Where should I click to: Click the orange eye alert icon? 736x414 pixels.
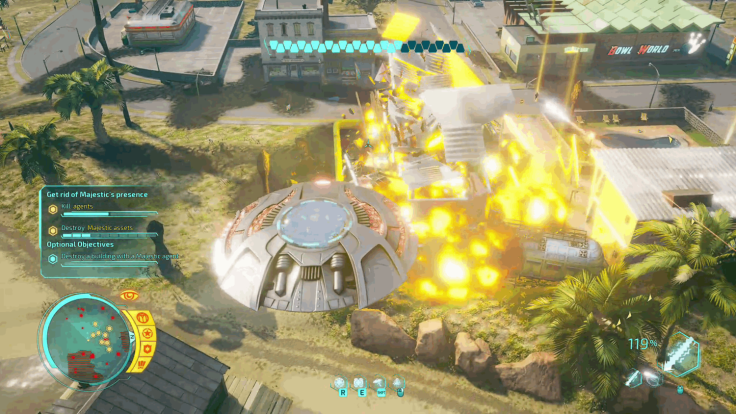[x=128, y=296]
